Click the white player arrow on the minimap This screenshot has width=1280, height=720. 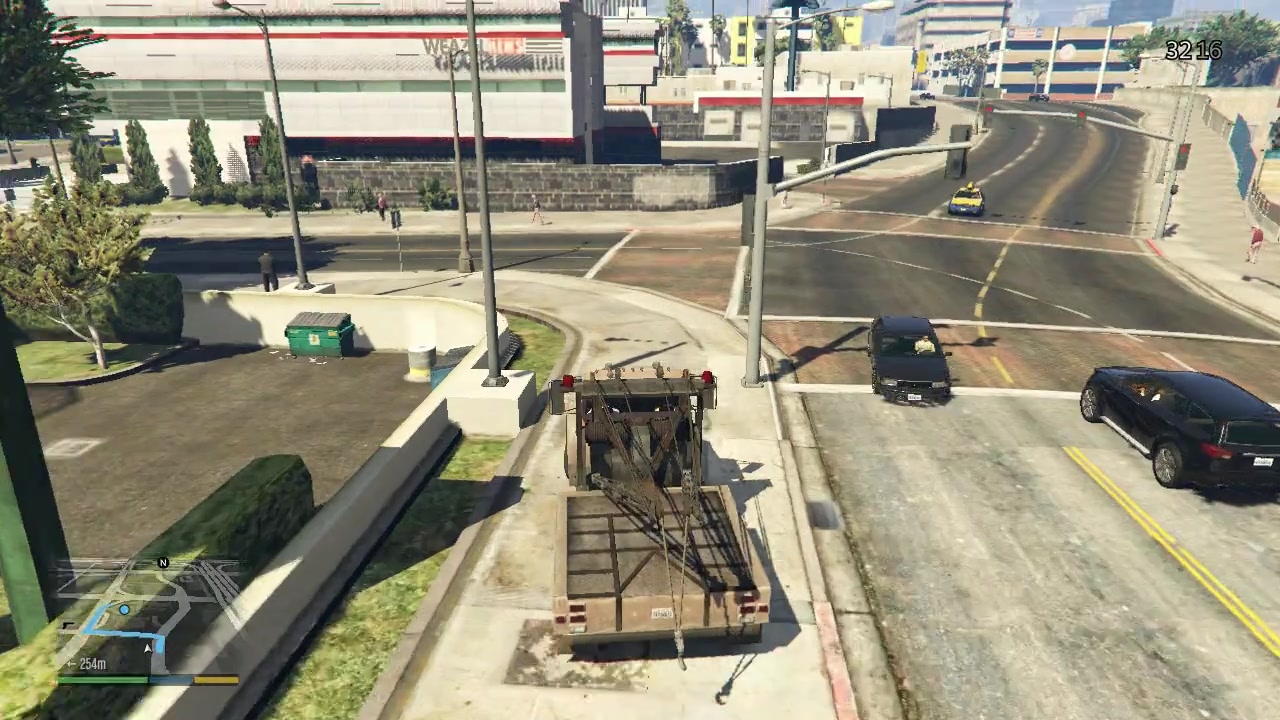(x=147, y=648)
